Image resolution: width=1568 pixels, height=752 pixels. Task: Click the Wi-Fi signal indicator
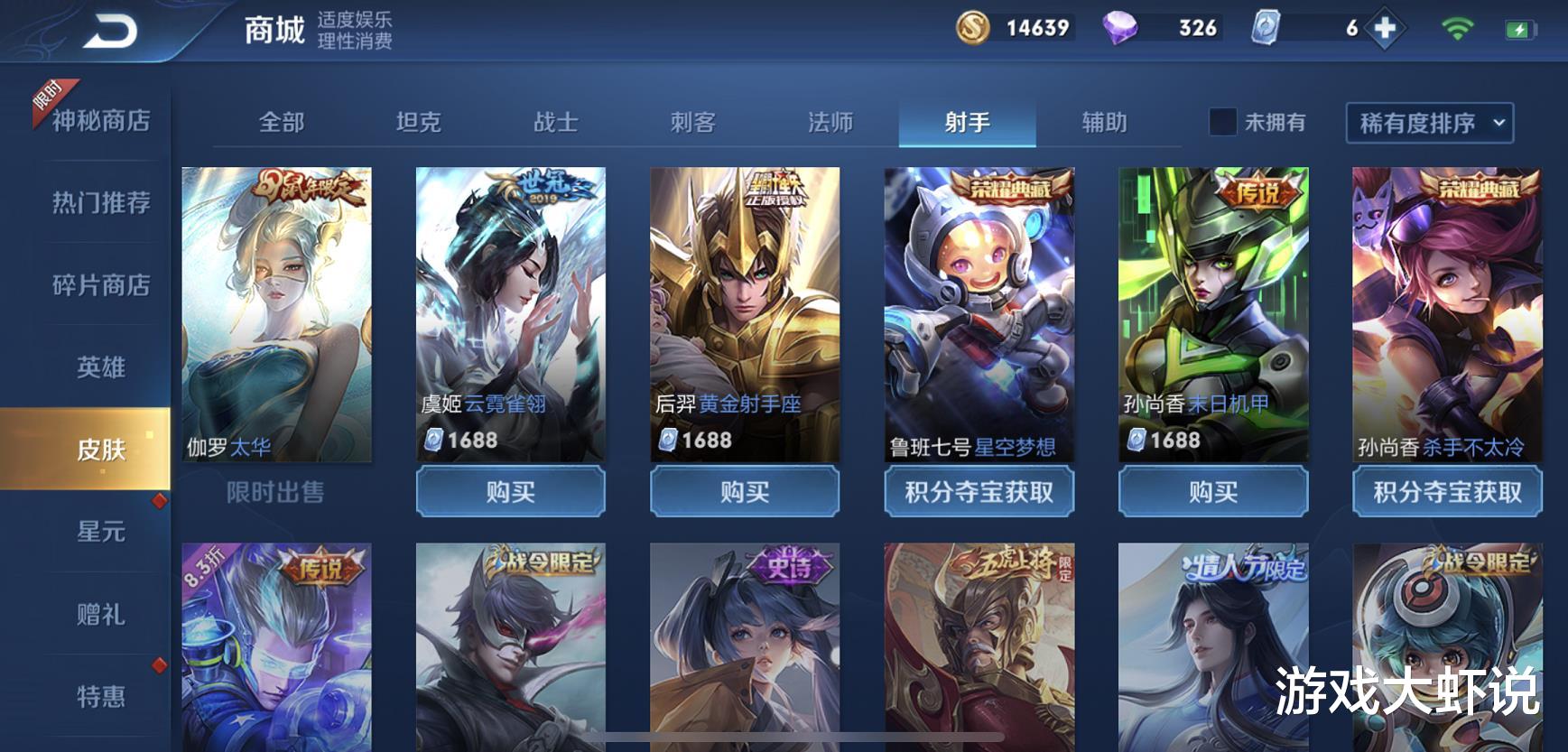[1456, 30]
